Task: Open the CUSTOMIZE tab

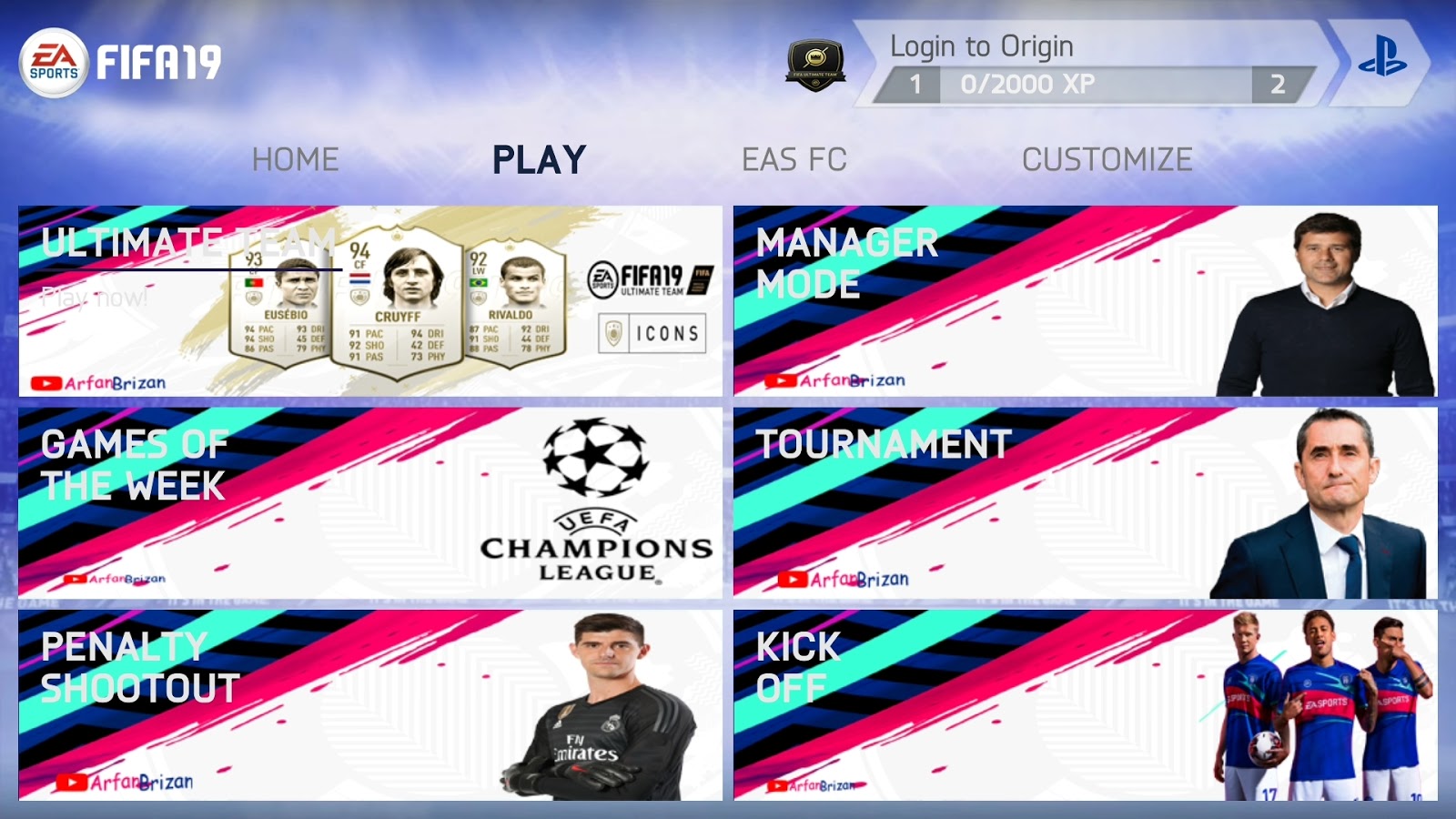Action: pos(1107,159)
